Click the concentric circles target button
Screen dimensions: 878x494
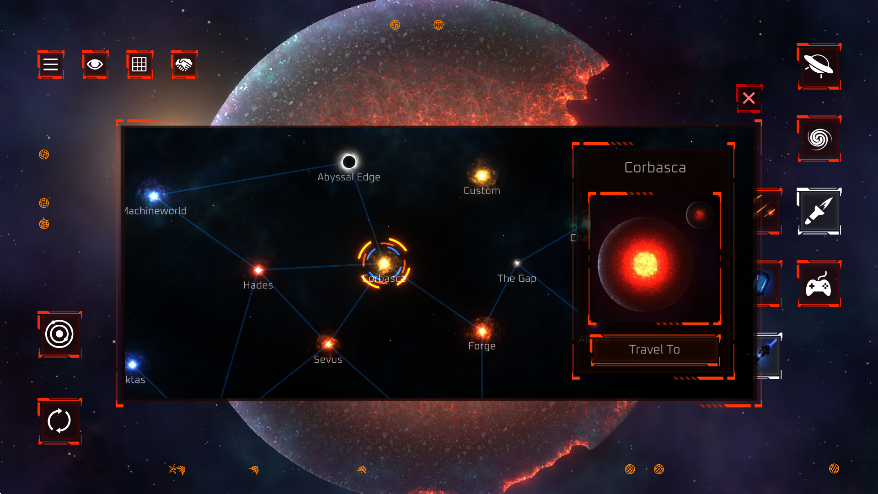click(x=60, y=334)
